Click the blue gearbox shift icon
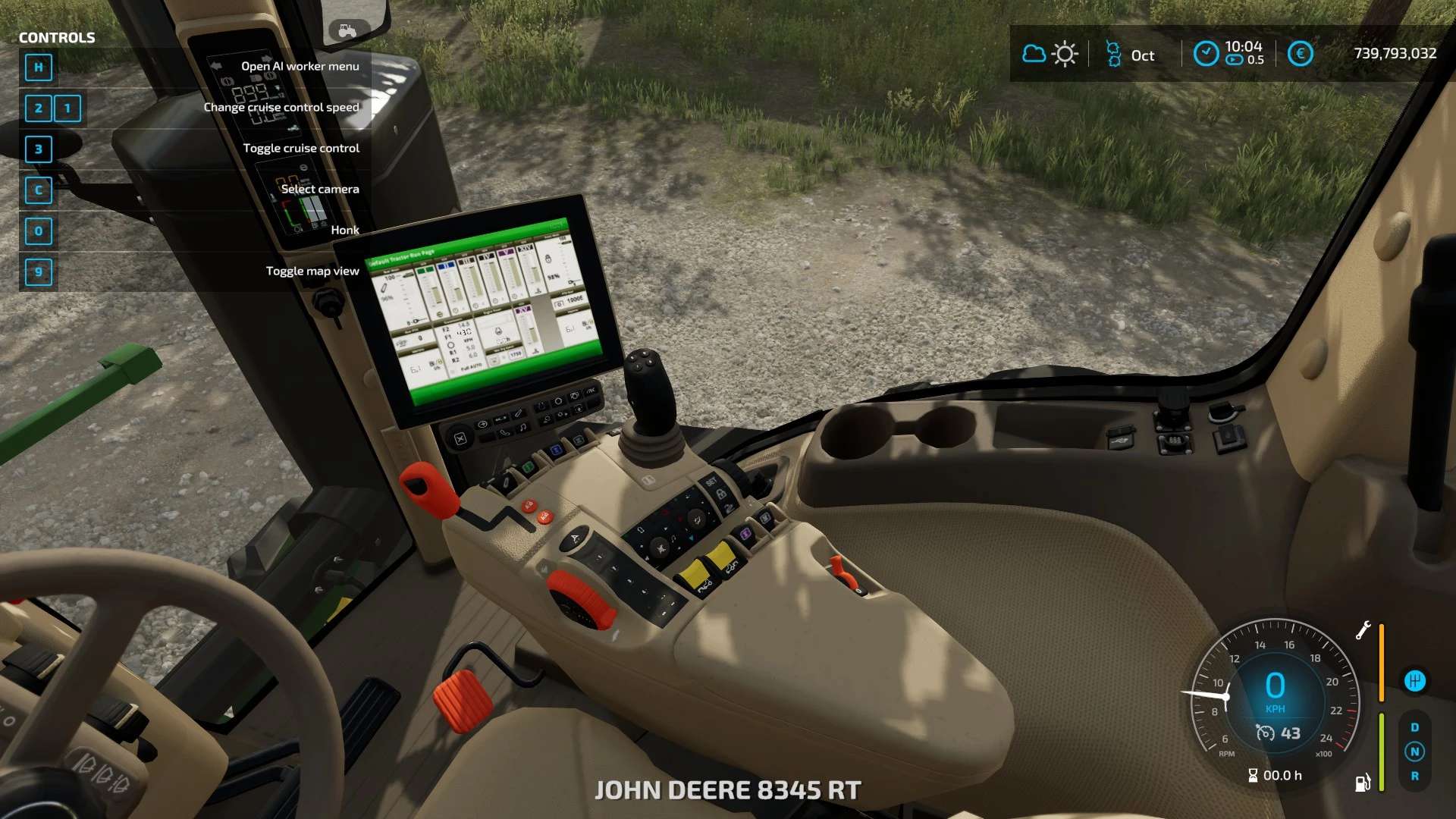Image resolution: width=1456 pixels, height=819 pixels. pos(1414,681)
